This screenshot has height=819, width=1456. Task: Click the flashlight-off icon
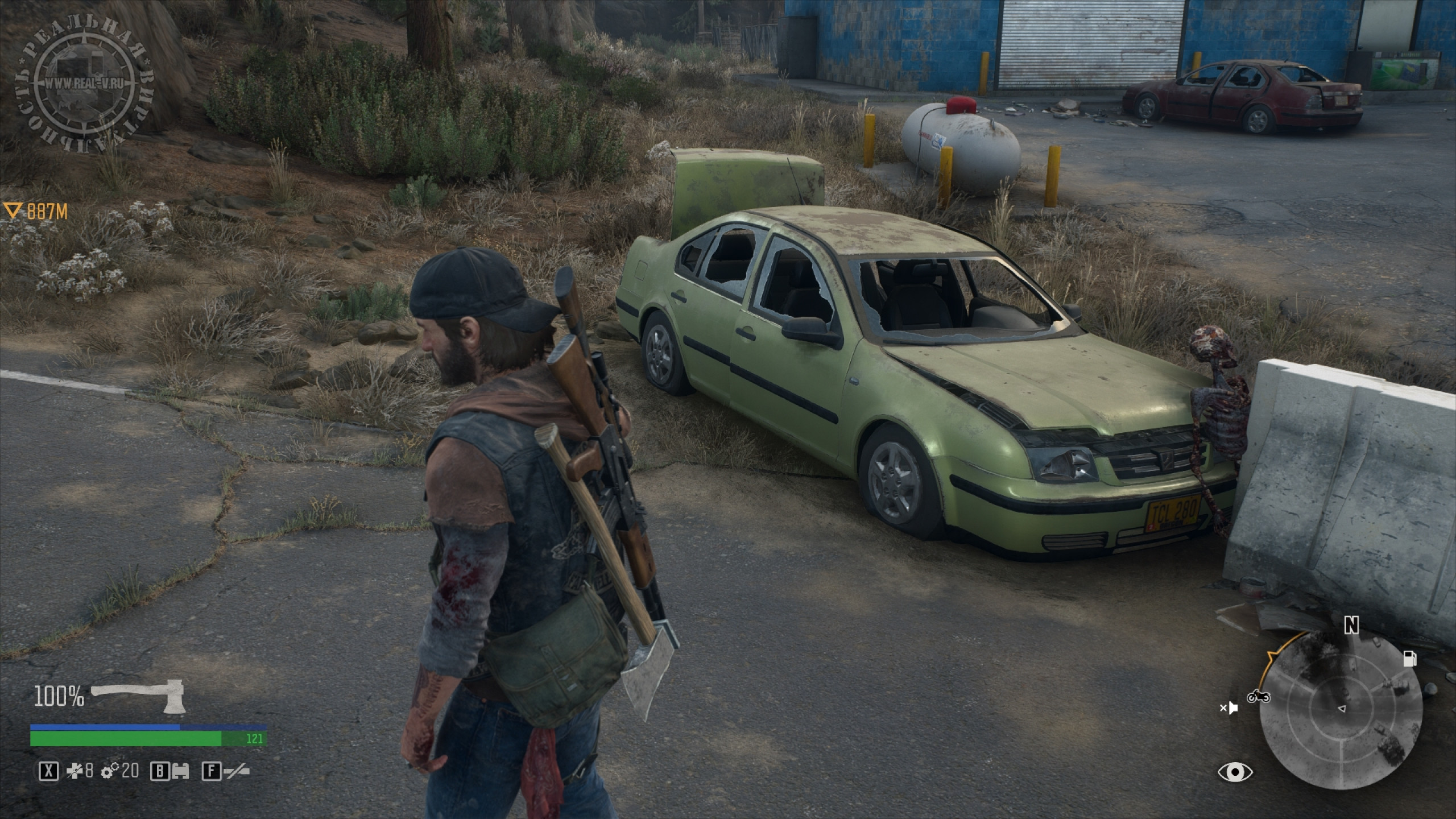[236, 771]
